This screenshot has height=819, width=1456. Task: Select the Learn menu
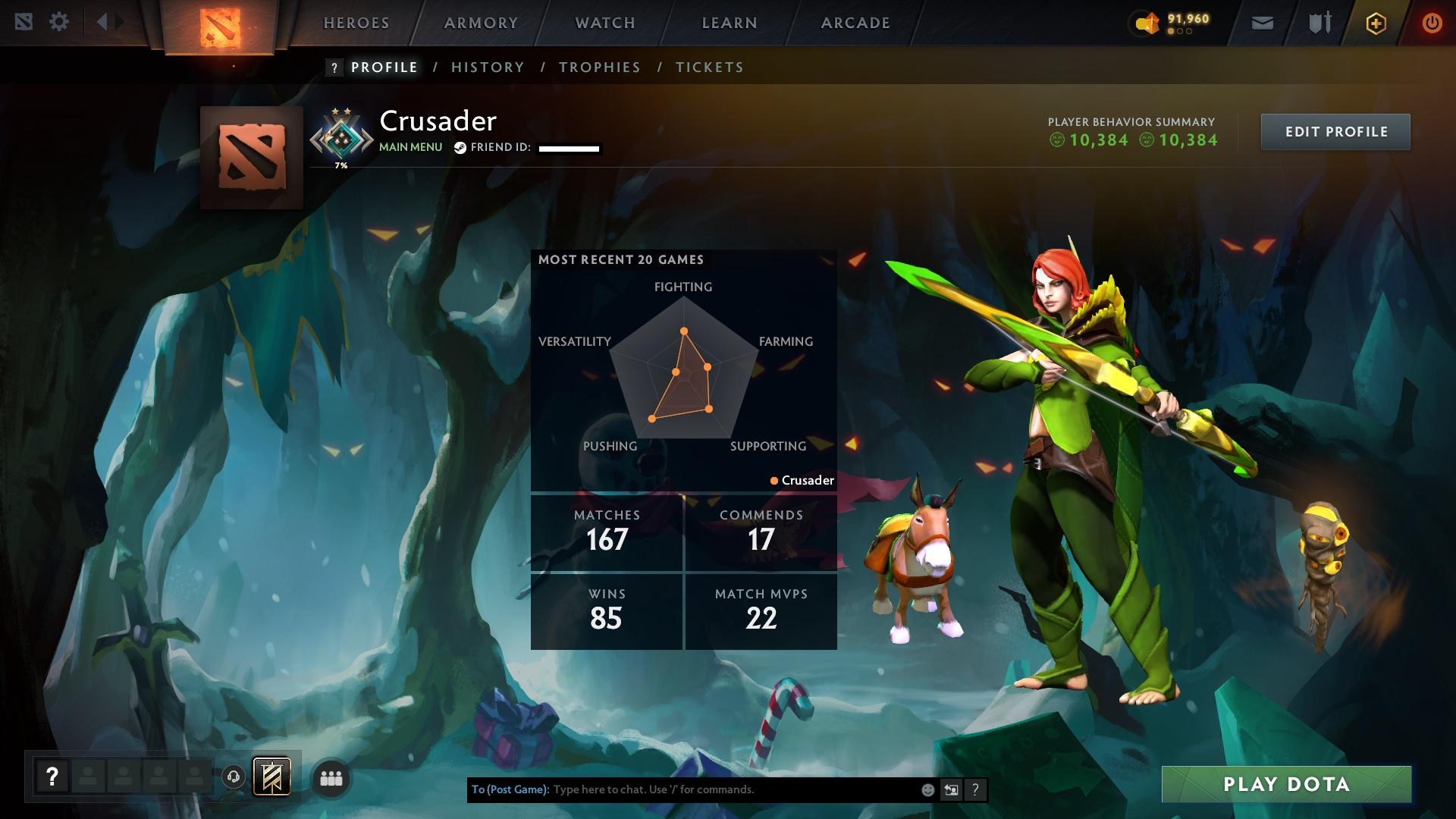click(730, 23)
